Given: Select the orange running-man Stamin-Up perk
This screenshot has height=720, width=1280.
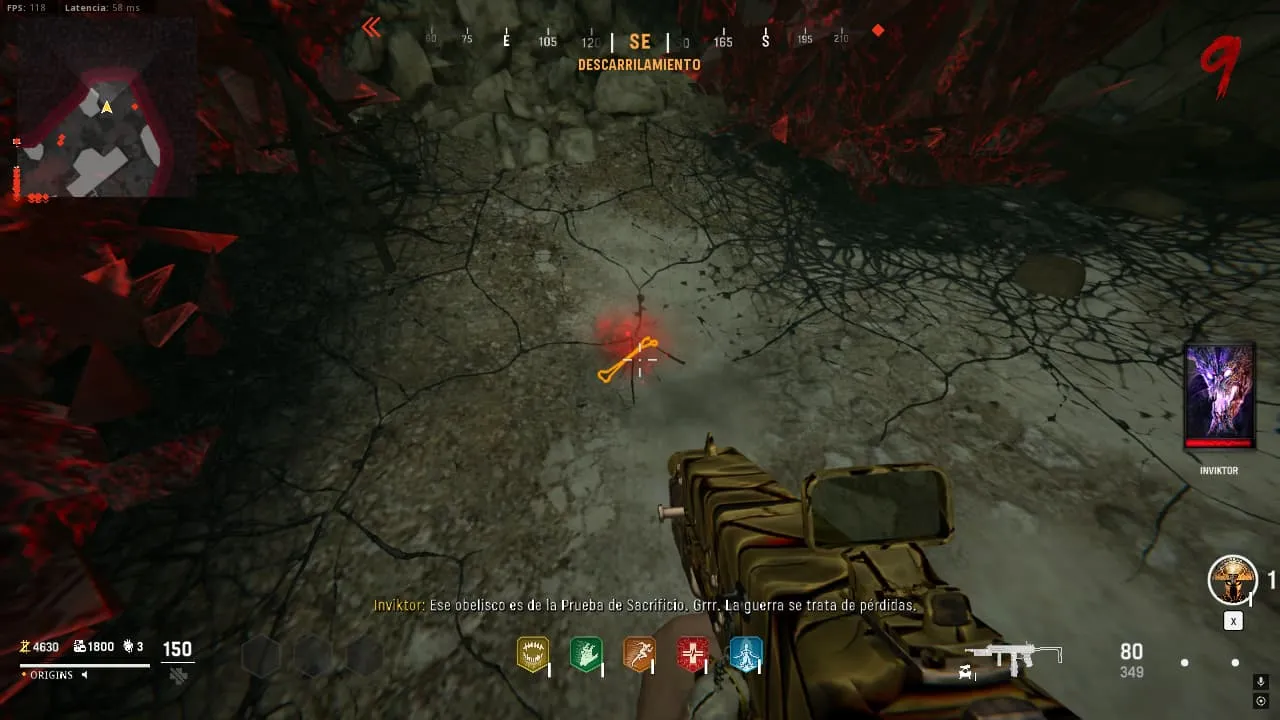Looking at the screenshot, I should (639, 654).
